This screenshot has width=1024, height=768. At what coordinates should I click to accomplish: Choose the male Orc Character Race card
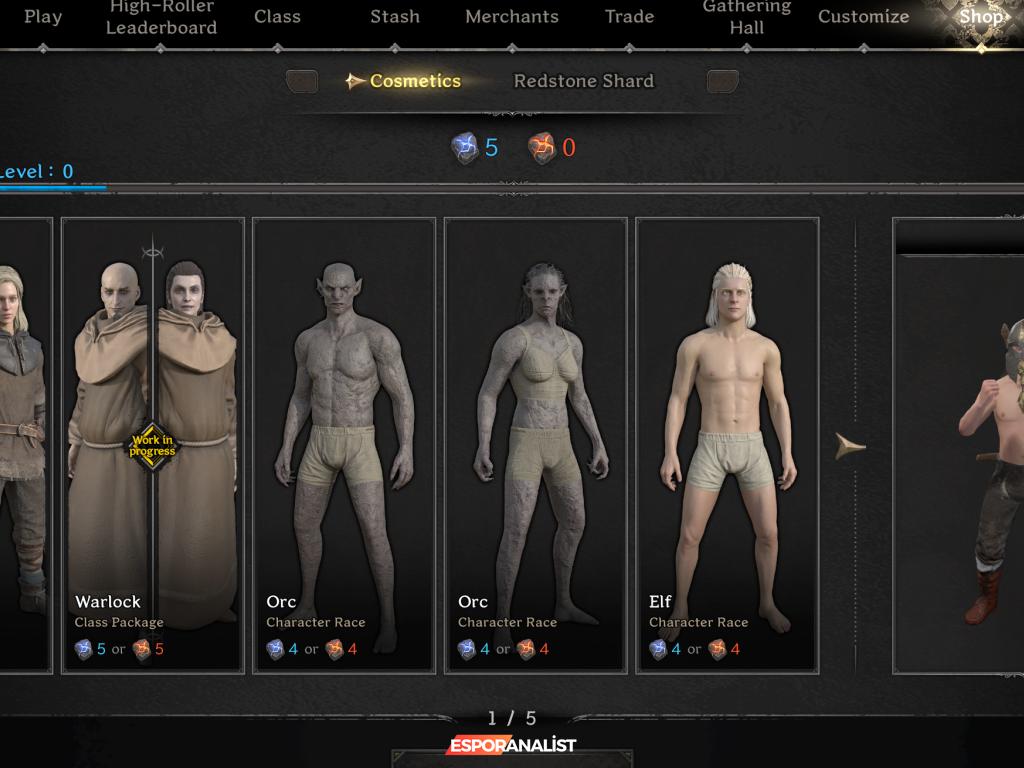tap(344, 444)
